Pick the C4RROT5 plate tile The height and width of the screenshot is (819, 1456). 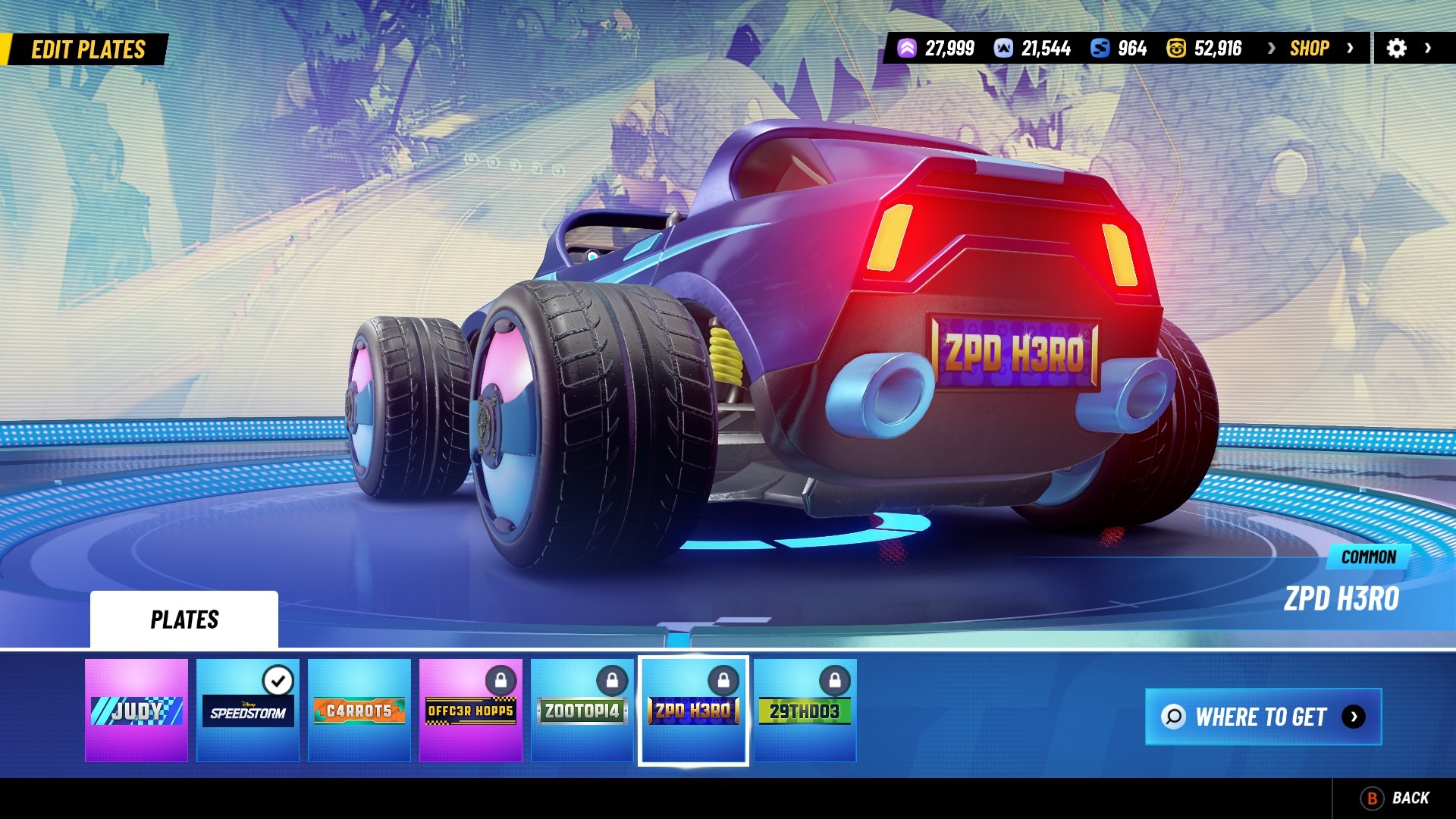[359, 710]
